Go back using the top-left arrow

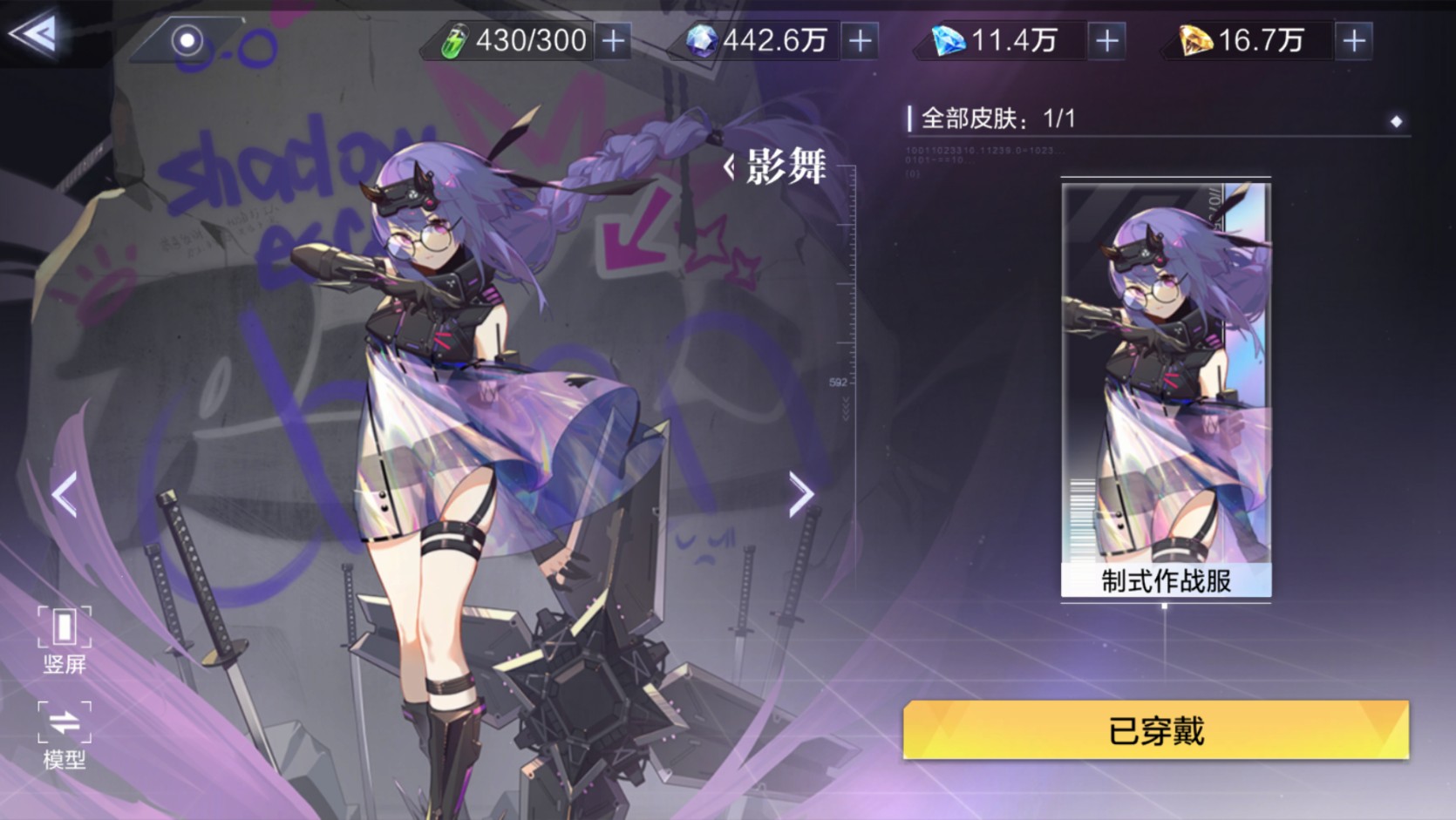tap(33, 35)
